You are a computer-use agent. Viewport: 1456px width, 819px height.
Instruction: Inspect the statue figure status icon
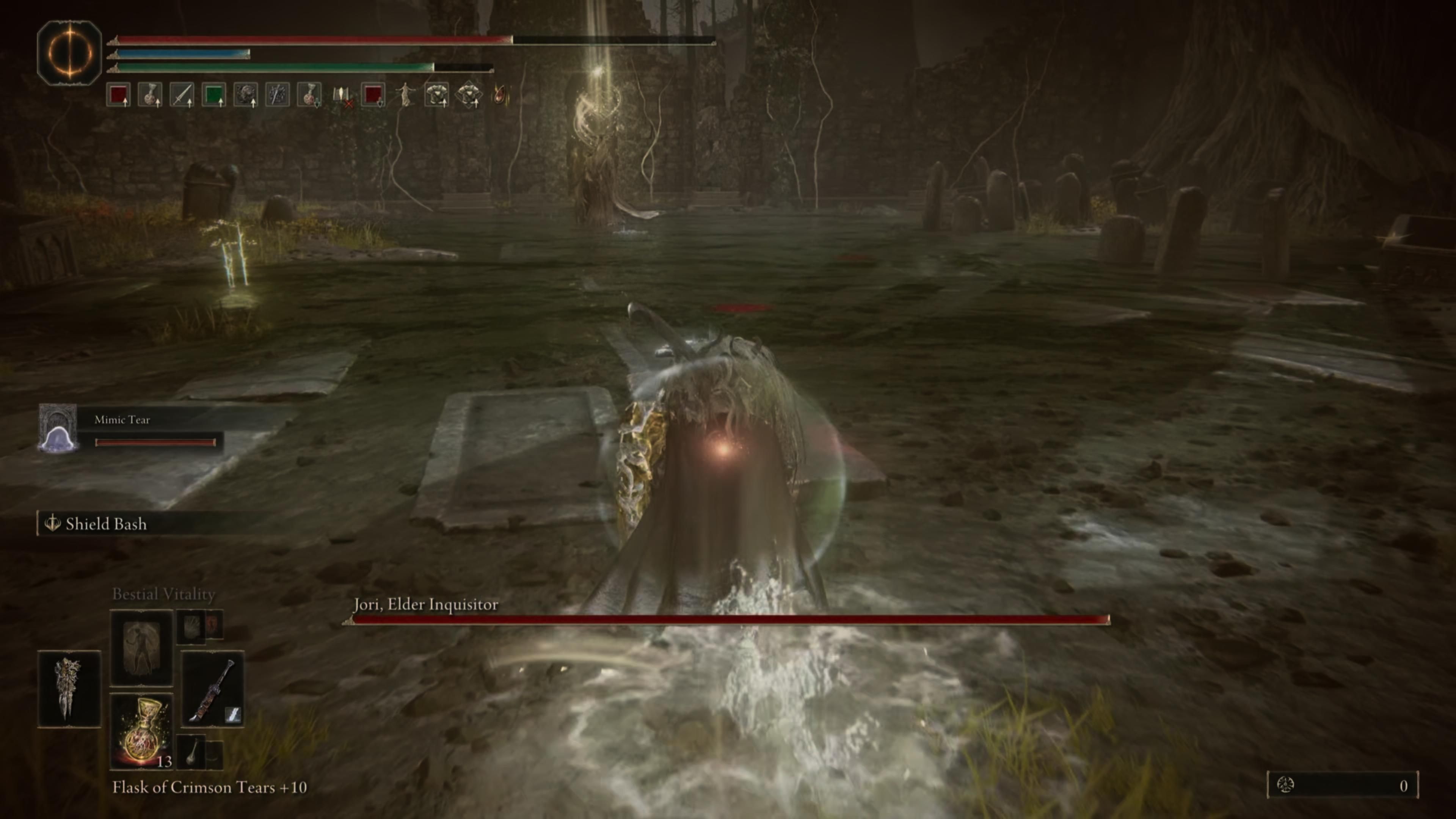coord(405,95)
